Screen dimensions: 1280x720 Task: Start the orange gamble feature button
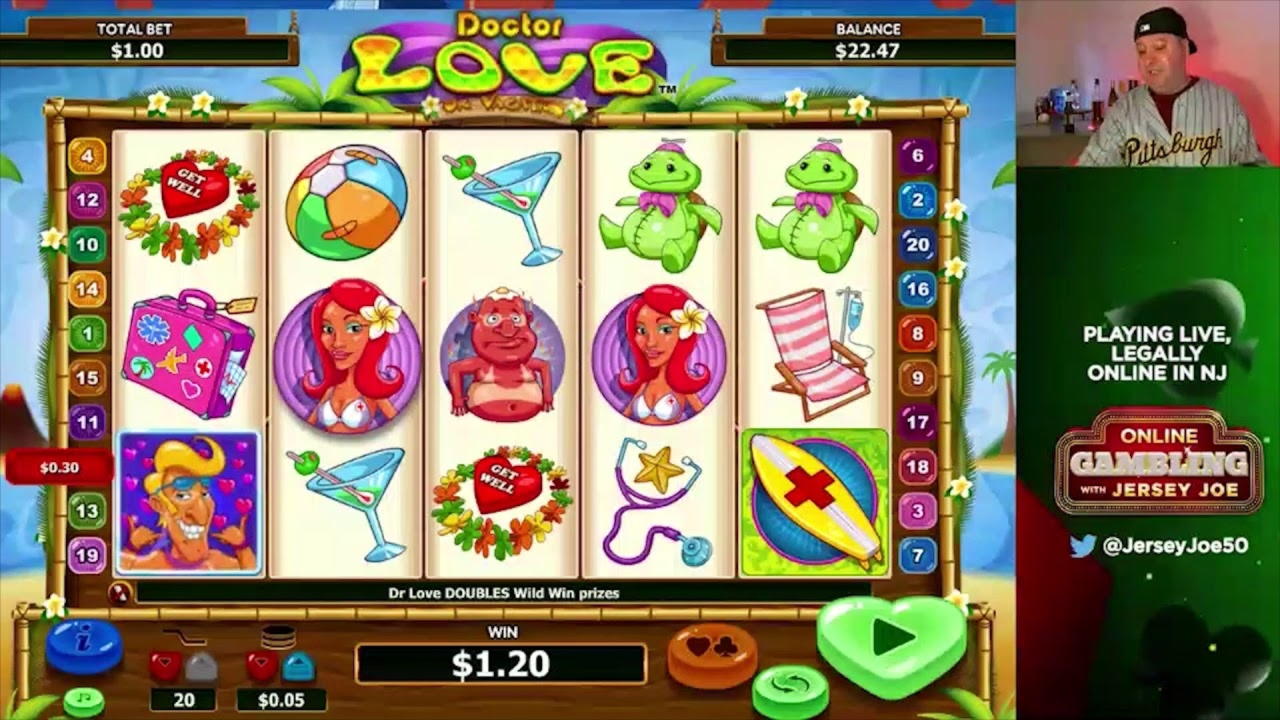click(x=712, y=654)
